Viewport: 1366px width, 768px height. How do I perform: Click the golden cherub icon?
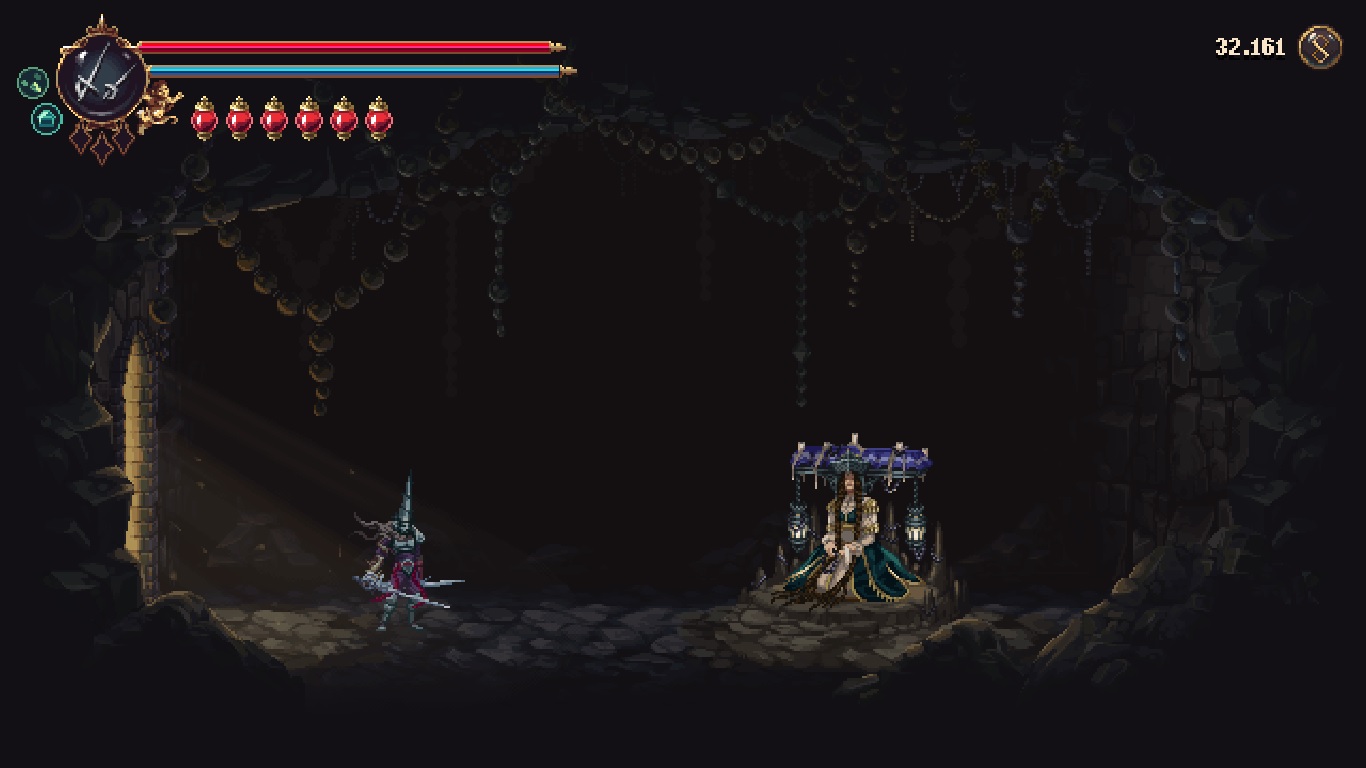[160, 104]
